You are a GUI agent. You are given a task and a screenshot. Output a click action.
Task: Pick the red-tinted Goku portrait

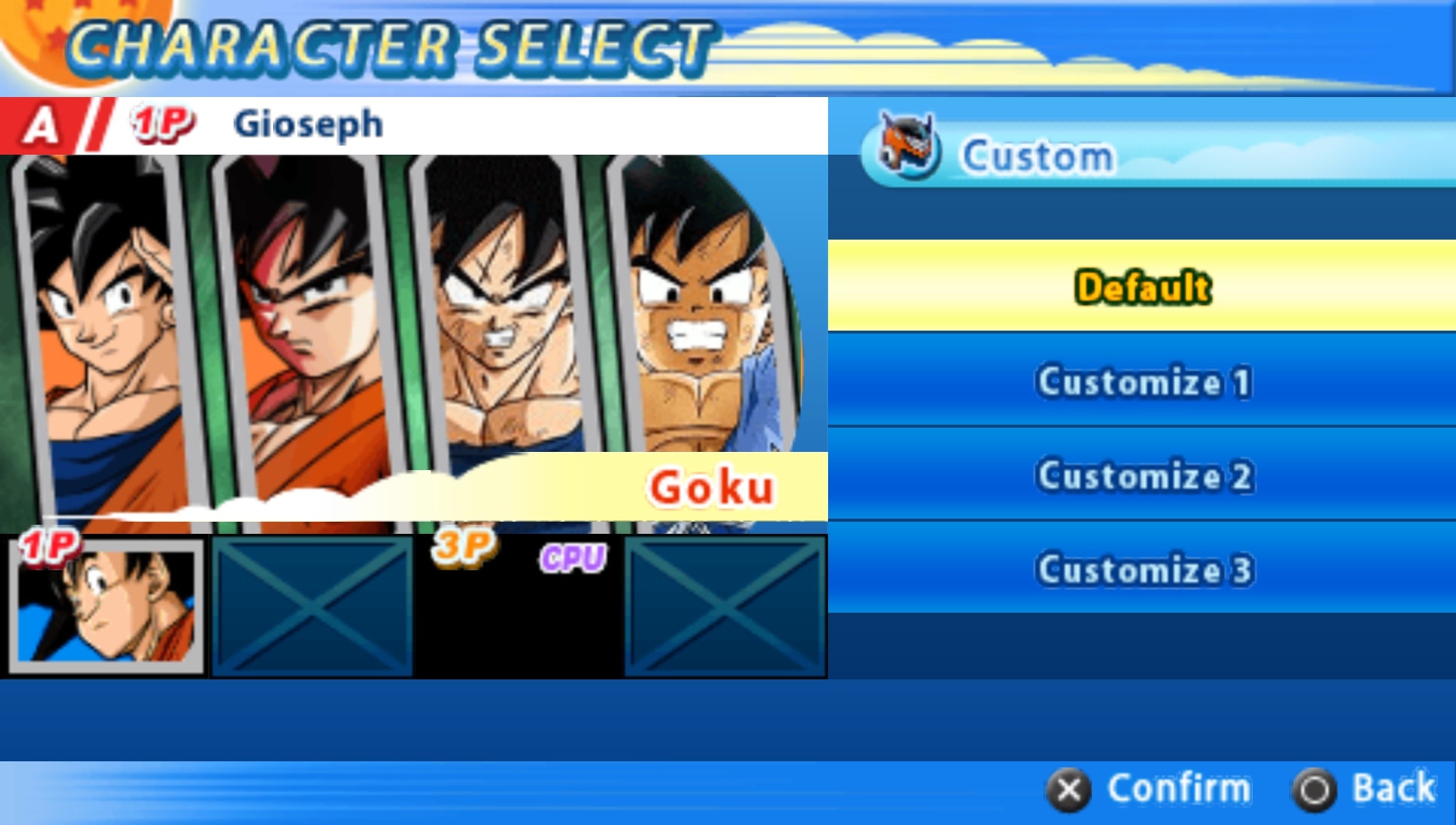pyautogui.click(x=303, y=318)
